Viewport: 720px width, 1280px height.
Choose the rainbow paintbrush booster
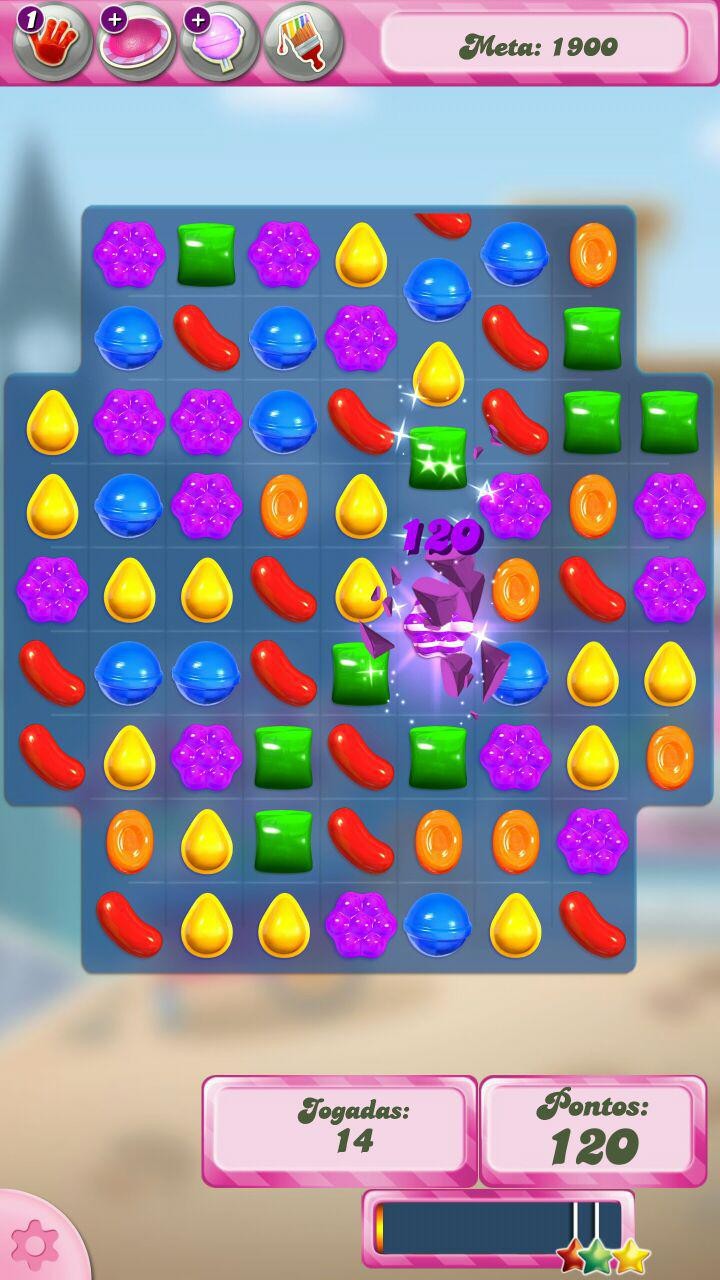pyautogui.click(x=303, y=42)
